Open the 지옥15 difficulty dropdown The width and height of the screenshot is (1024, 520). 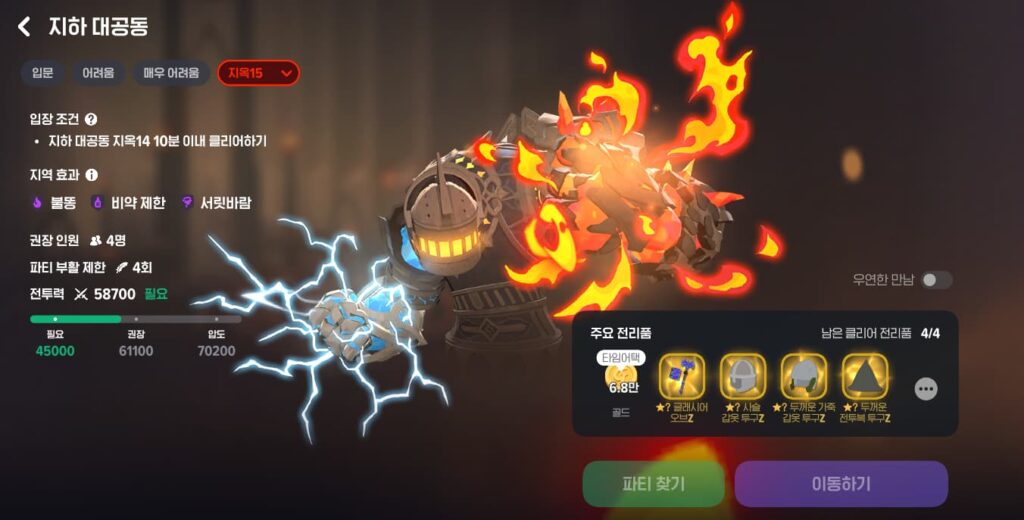(258, 73)
